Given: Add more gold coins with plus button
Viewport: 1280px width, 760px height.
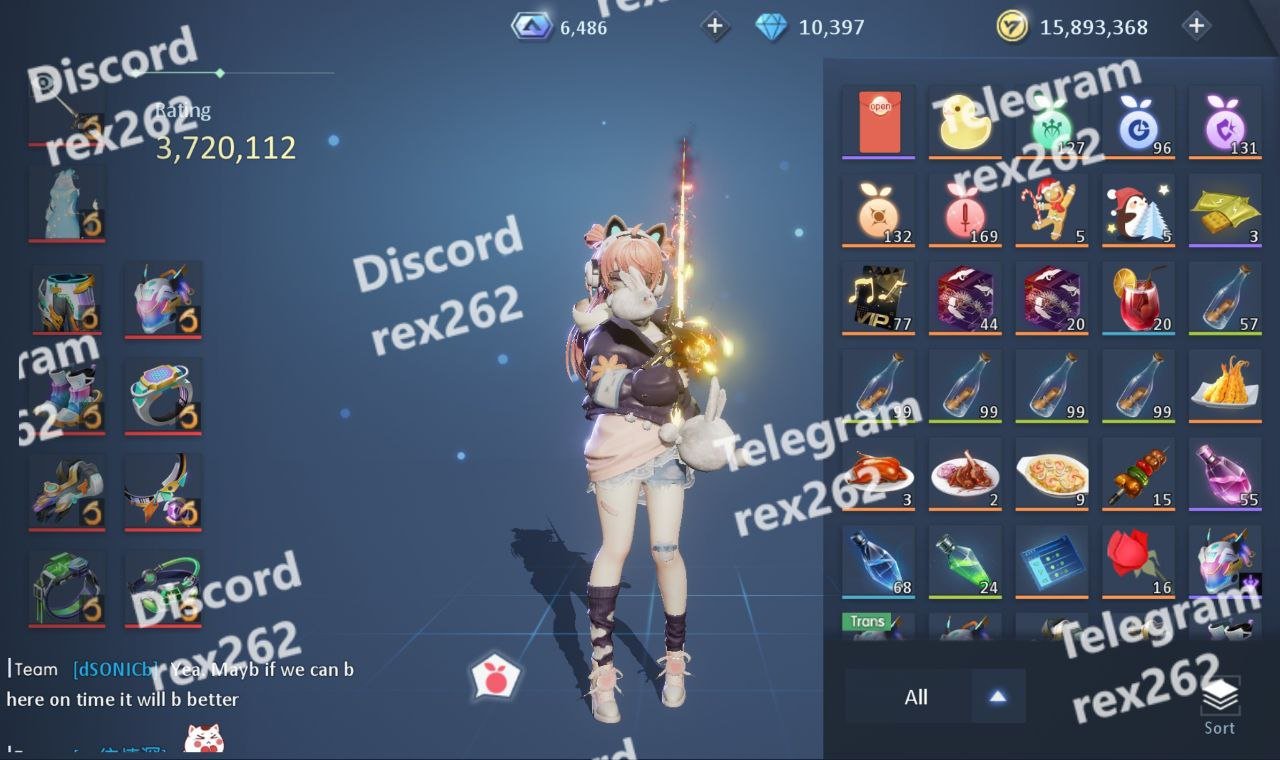Looking at the screenshot, I should [x=1196, y=26].
